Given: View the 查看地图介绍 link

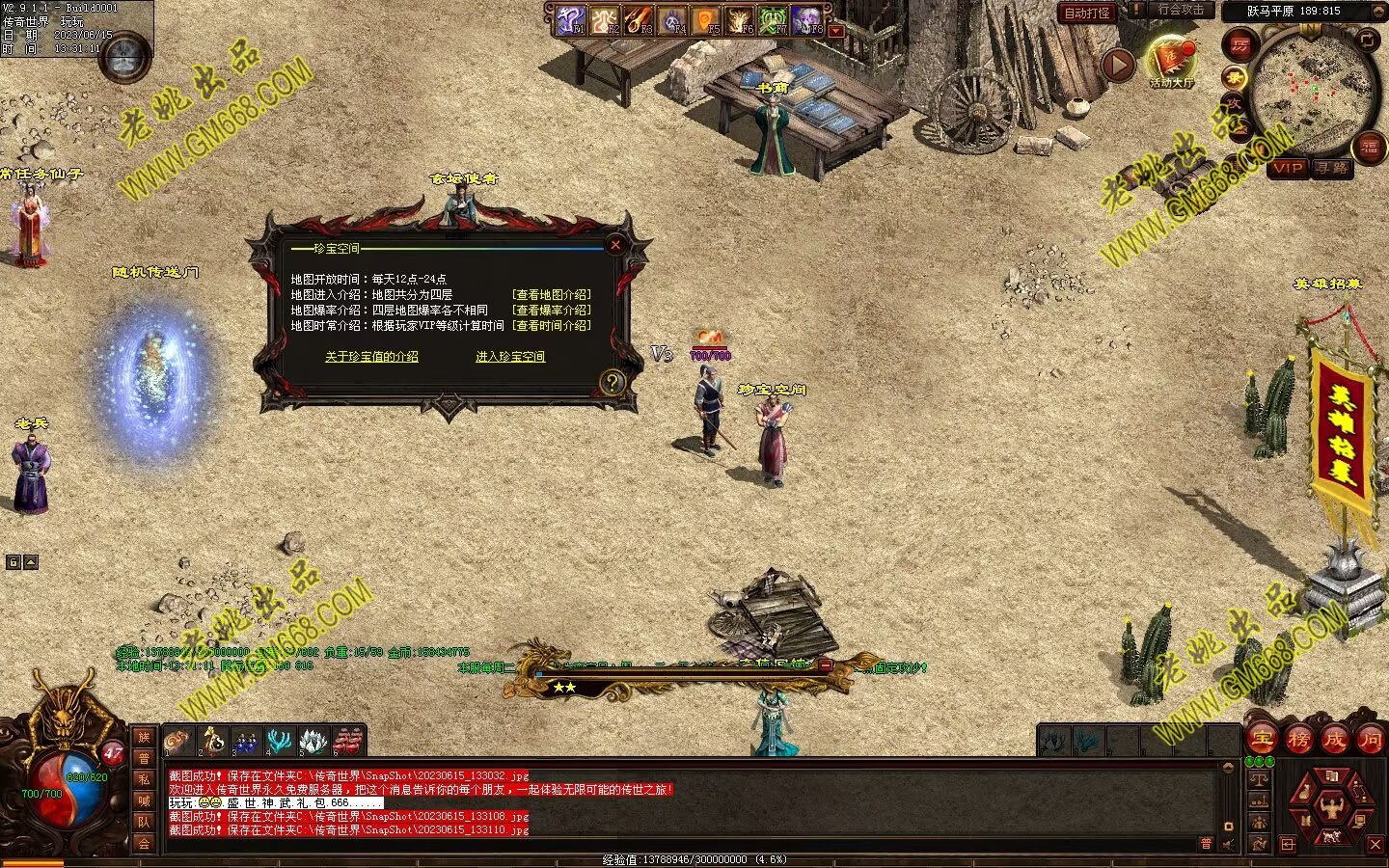Looking at the screenshot, I should [552, 295].
